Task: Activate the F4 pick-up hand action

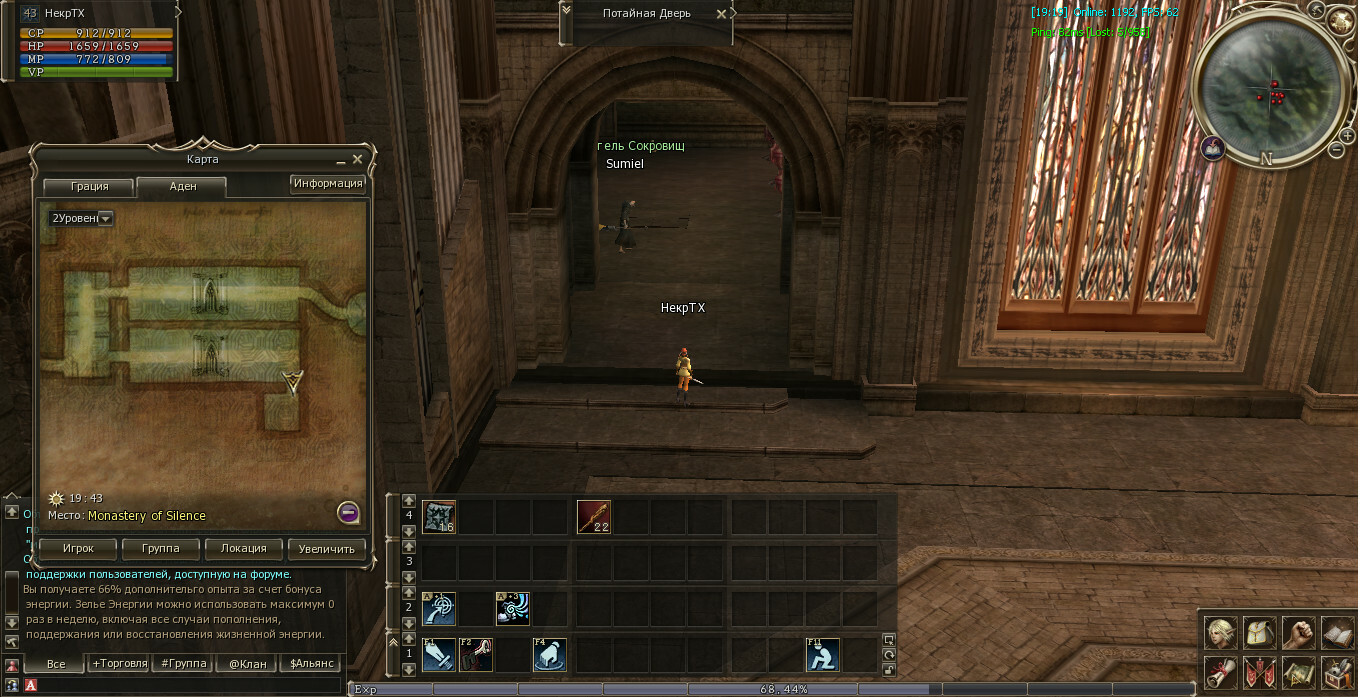Action: click(549, 655)
